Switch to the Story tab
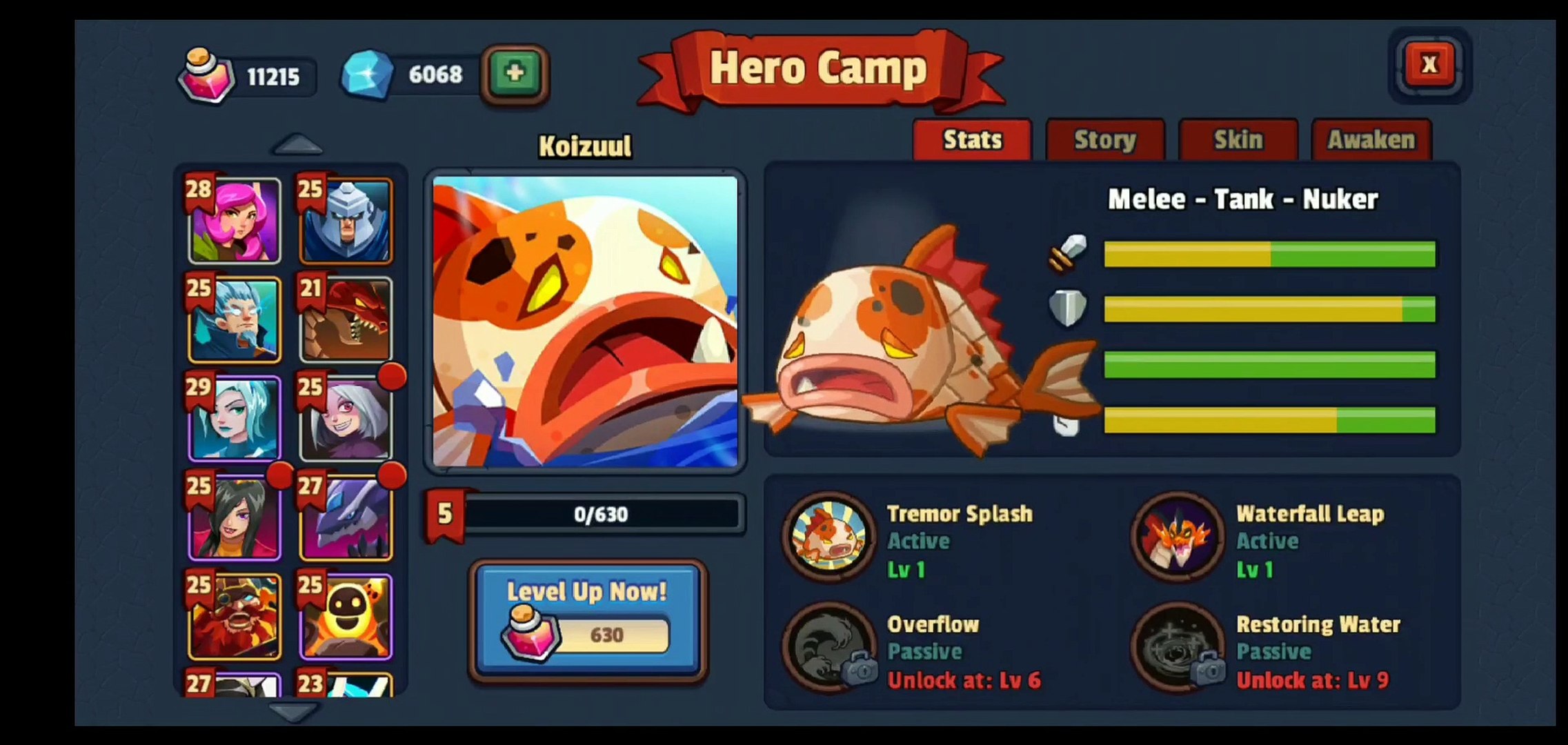 tap(1104, 140)
